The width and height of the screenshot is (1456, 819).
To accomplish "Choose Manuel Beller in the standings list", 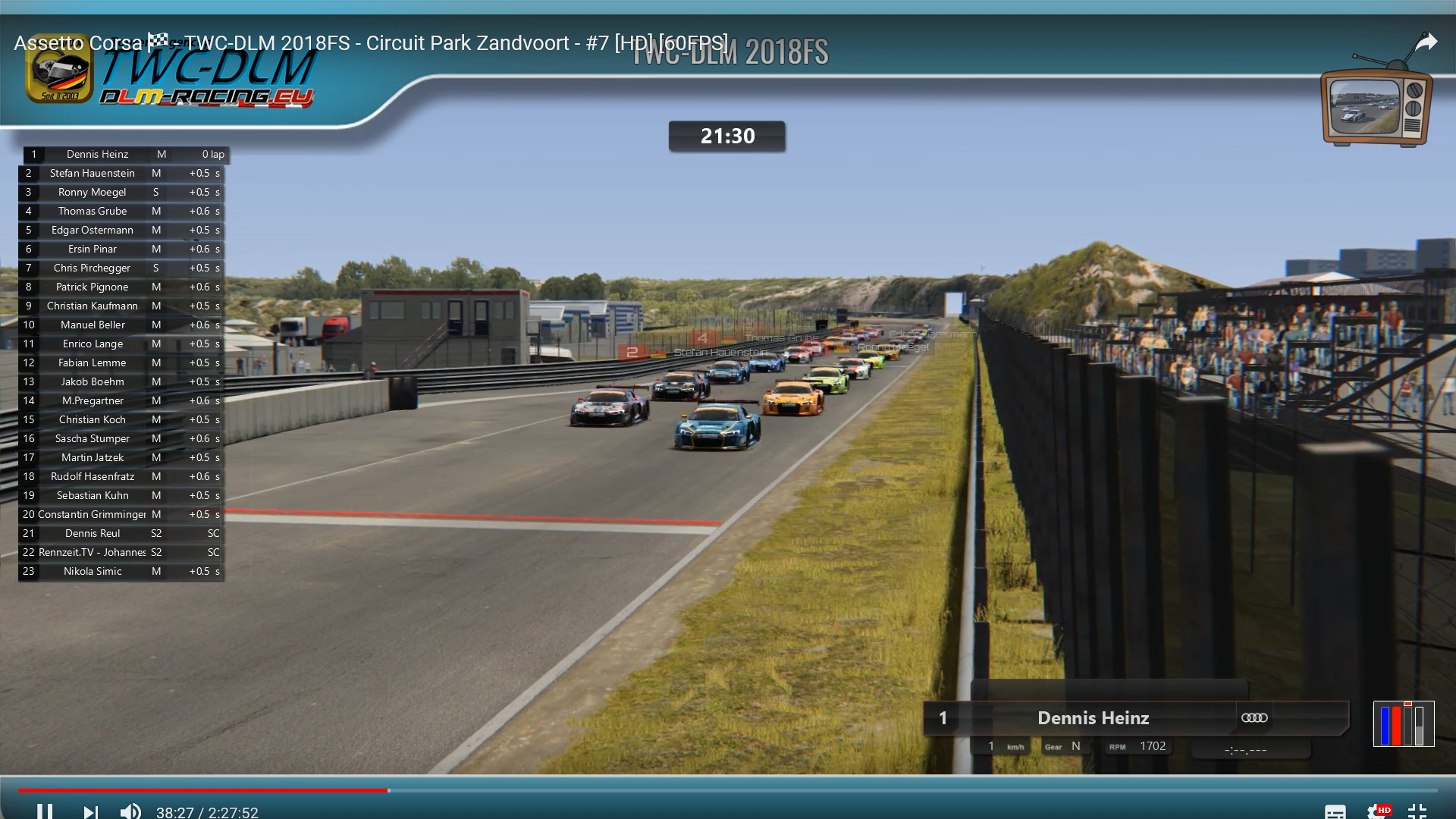I will coord(93,325).
